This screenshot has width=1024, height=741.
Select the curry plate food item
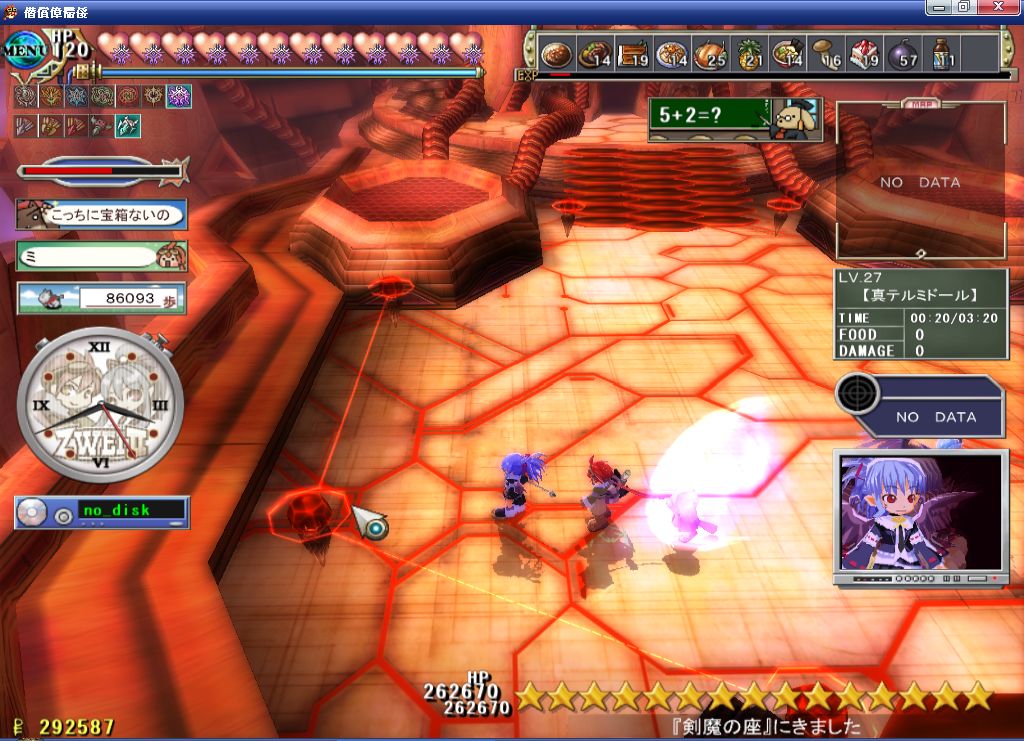pos(557,53)
